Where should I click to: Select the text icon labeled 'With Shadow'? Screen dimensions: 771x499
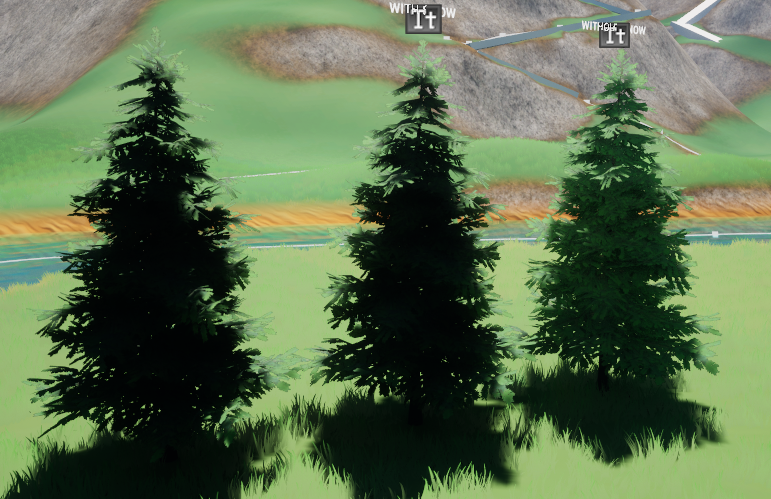423,18
